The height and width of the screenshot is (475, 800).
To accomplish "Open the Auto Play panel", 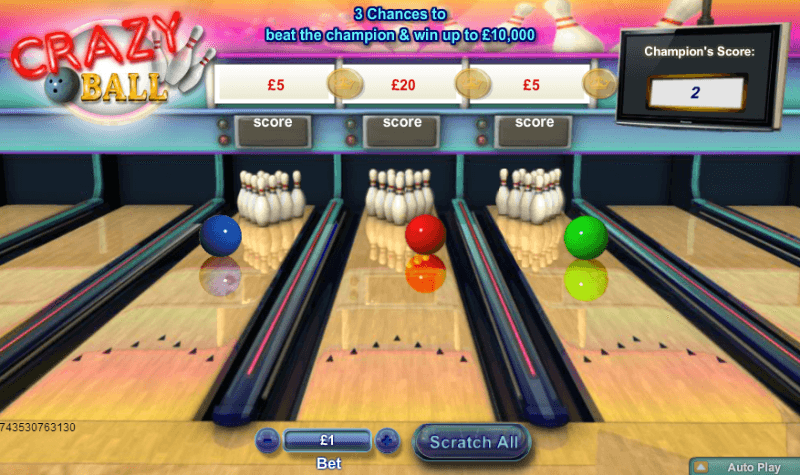I will [744, 467].
